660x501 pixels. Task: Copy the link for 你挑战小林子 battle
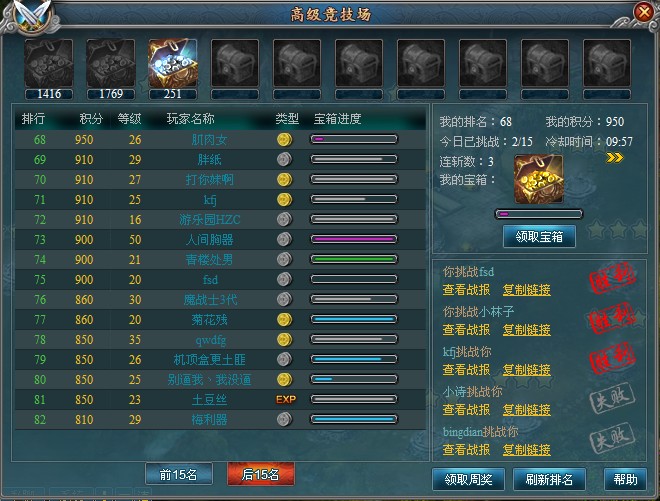(x=526, y=330)
